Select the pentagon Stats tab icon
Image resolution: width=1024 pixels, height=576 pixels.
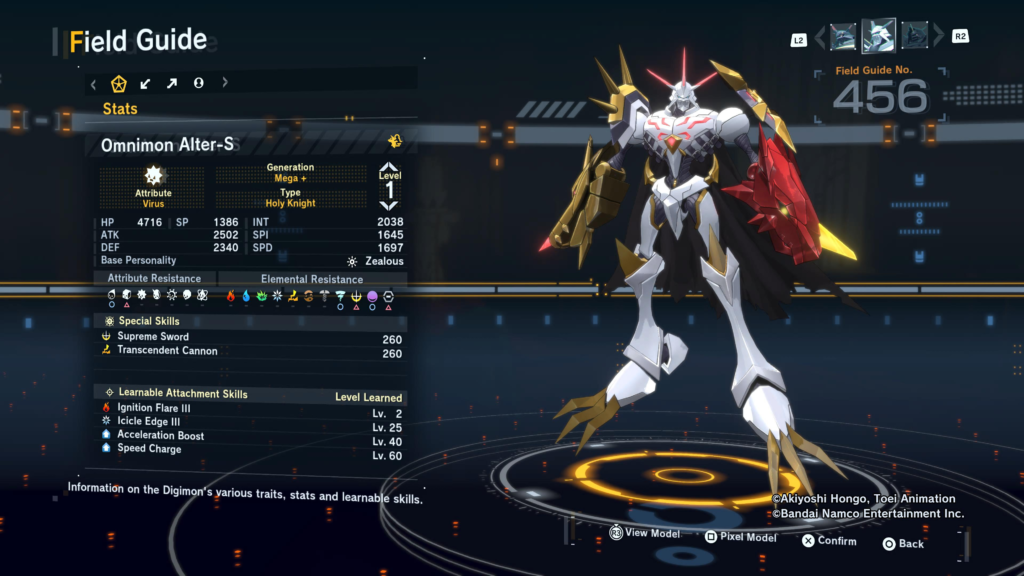119,83
